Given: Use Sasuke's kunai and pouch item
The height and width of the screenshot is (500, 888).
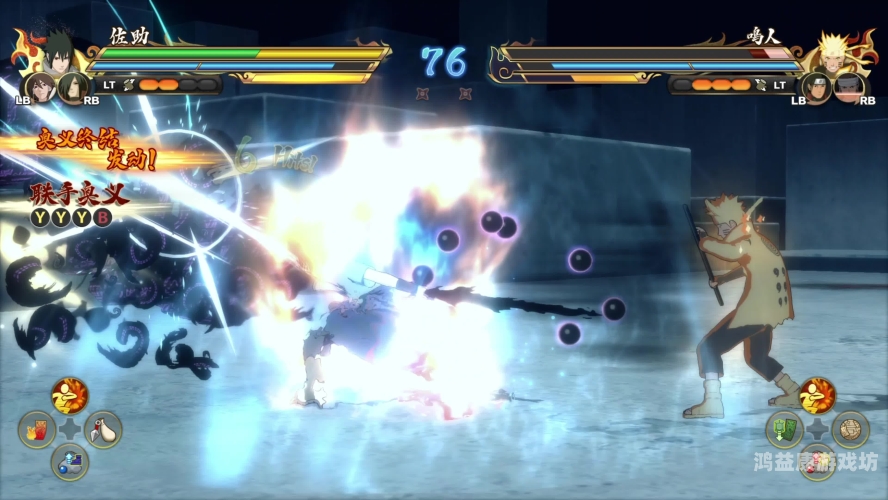Looking at the screenshot, I should tap(103, 430).
